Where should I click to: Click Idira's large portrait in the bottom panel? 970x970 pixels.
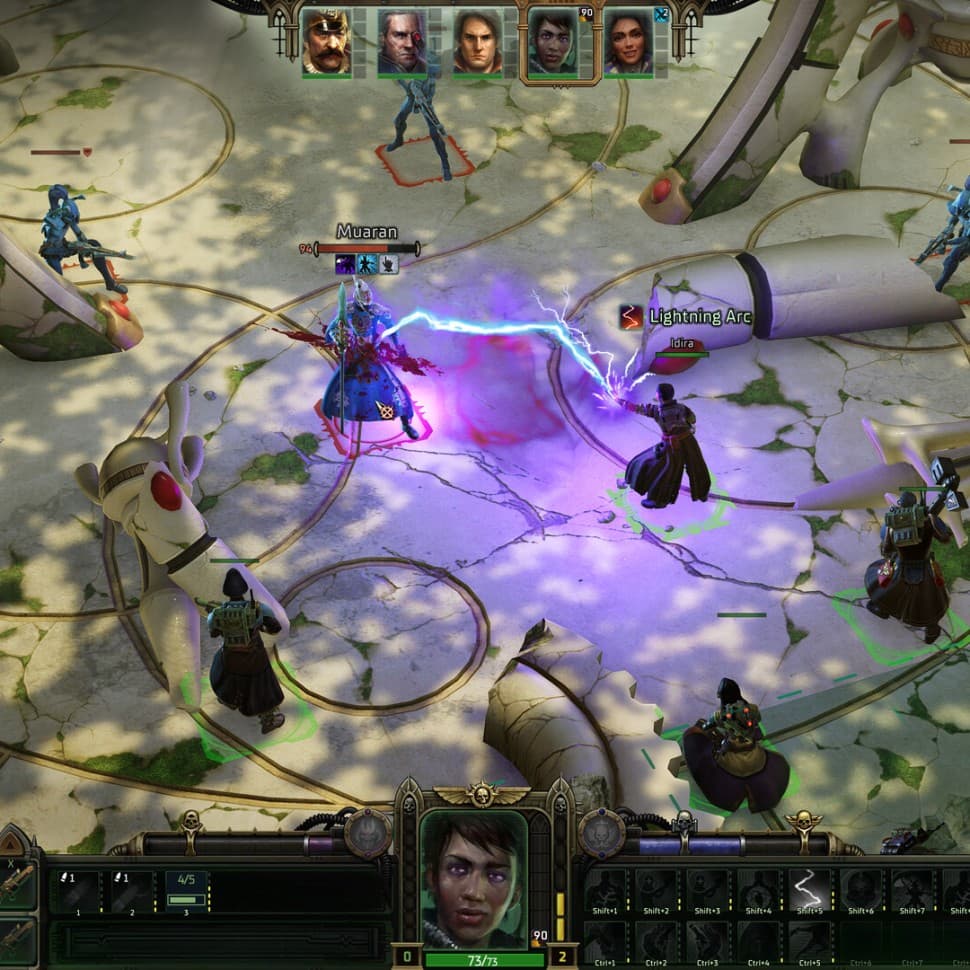tap(473, 880)
